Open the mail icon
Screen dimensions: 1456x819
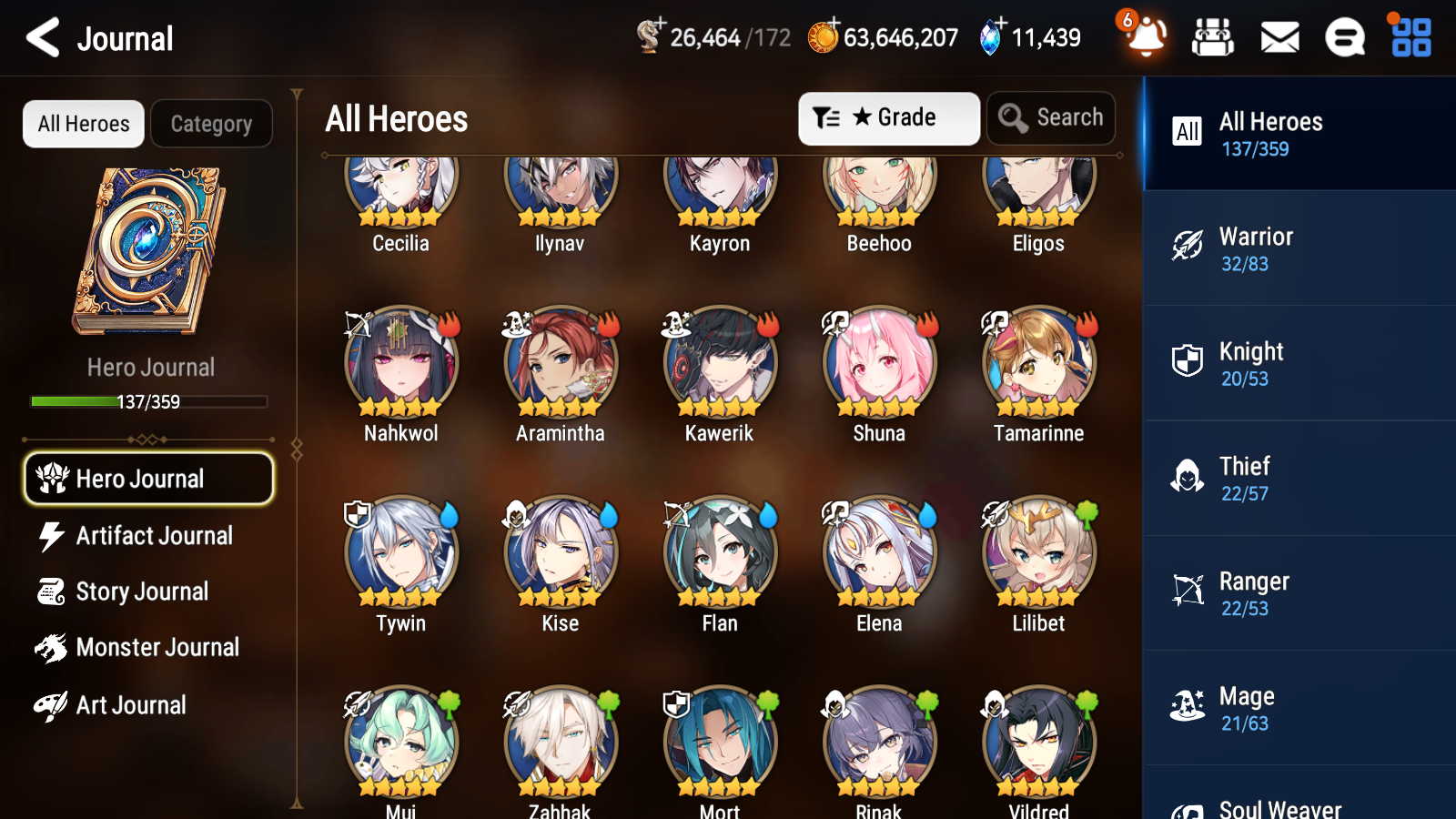[1279, 38]
